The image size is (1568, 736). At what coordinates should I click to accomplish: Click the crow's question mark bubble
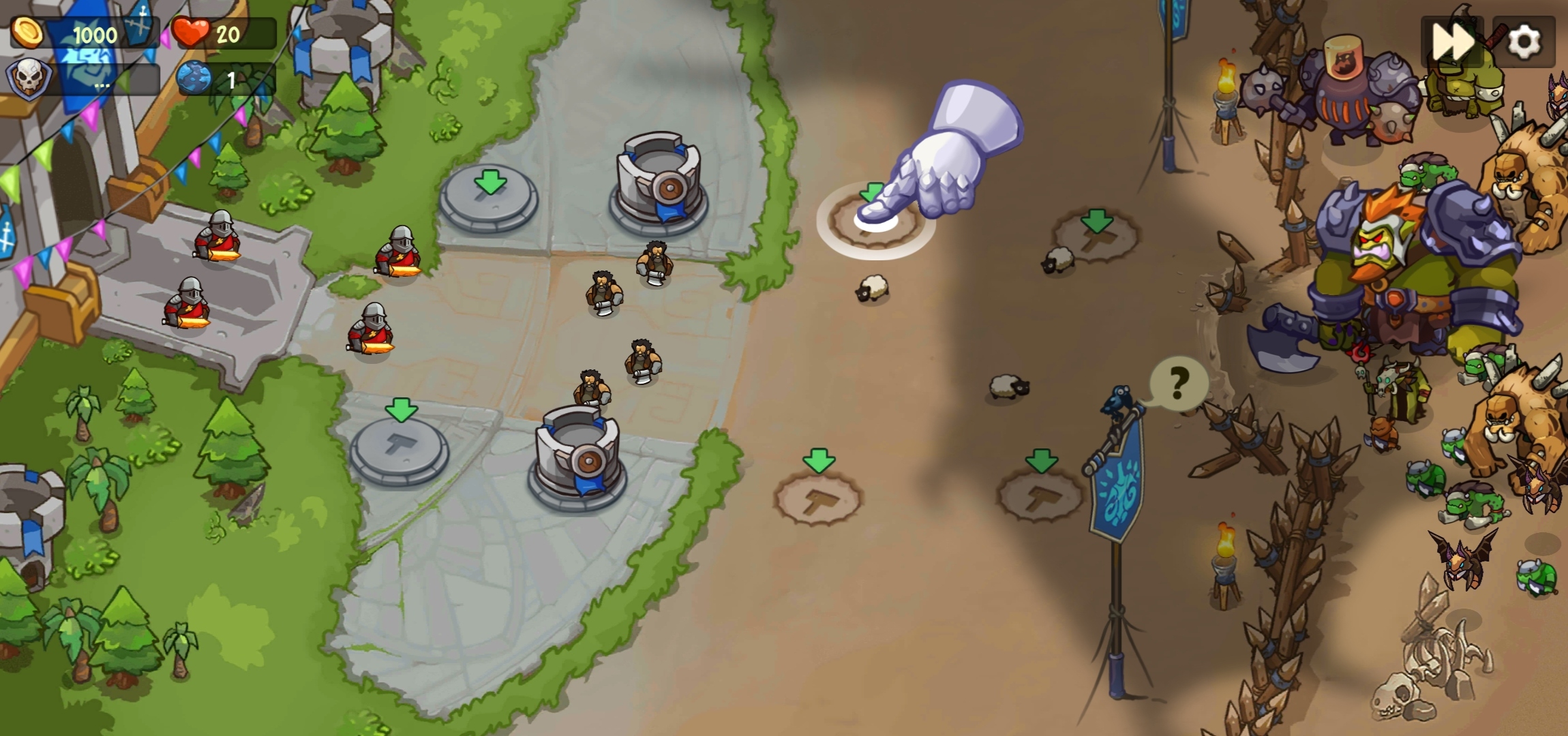tap(1179, 384)
